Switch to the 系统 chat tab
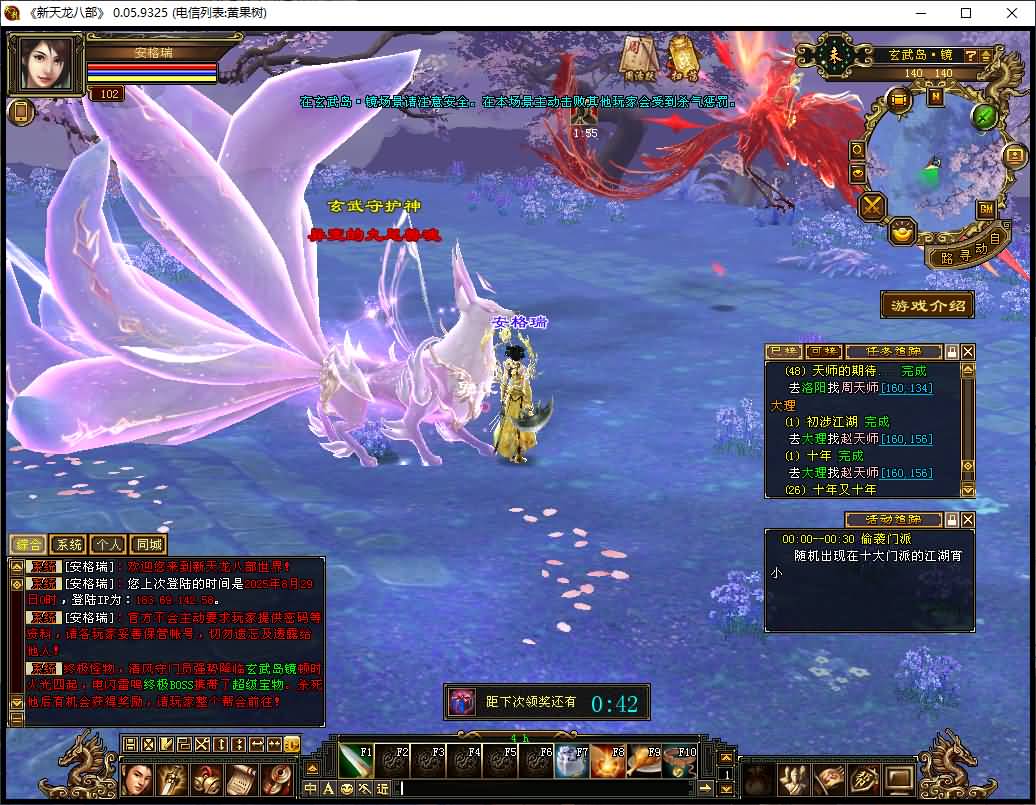The width and height of the screenshot is (1036, 805). tap(69, 544)
